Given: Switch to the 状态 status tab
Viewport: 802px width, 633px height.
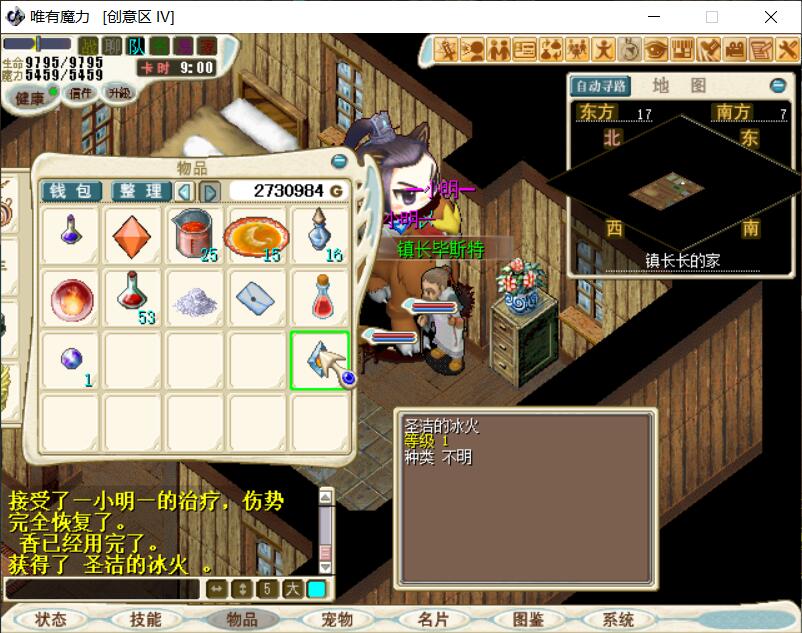Looking at the screenshot, I should pos(51,620).
